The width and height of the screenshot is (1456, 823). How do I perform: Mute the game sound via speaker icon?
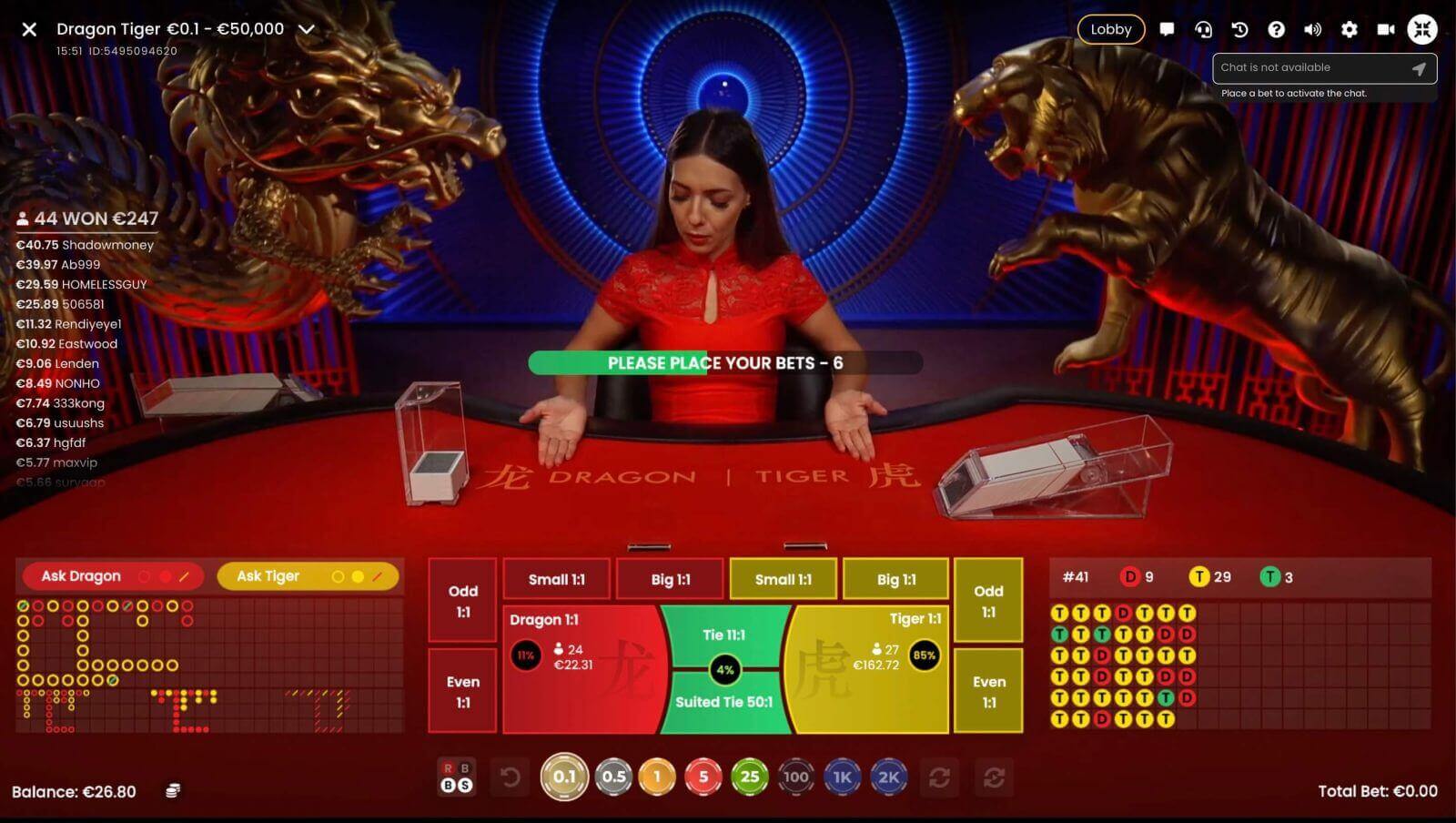tap(1313, 29)
